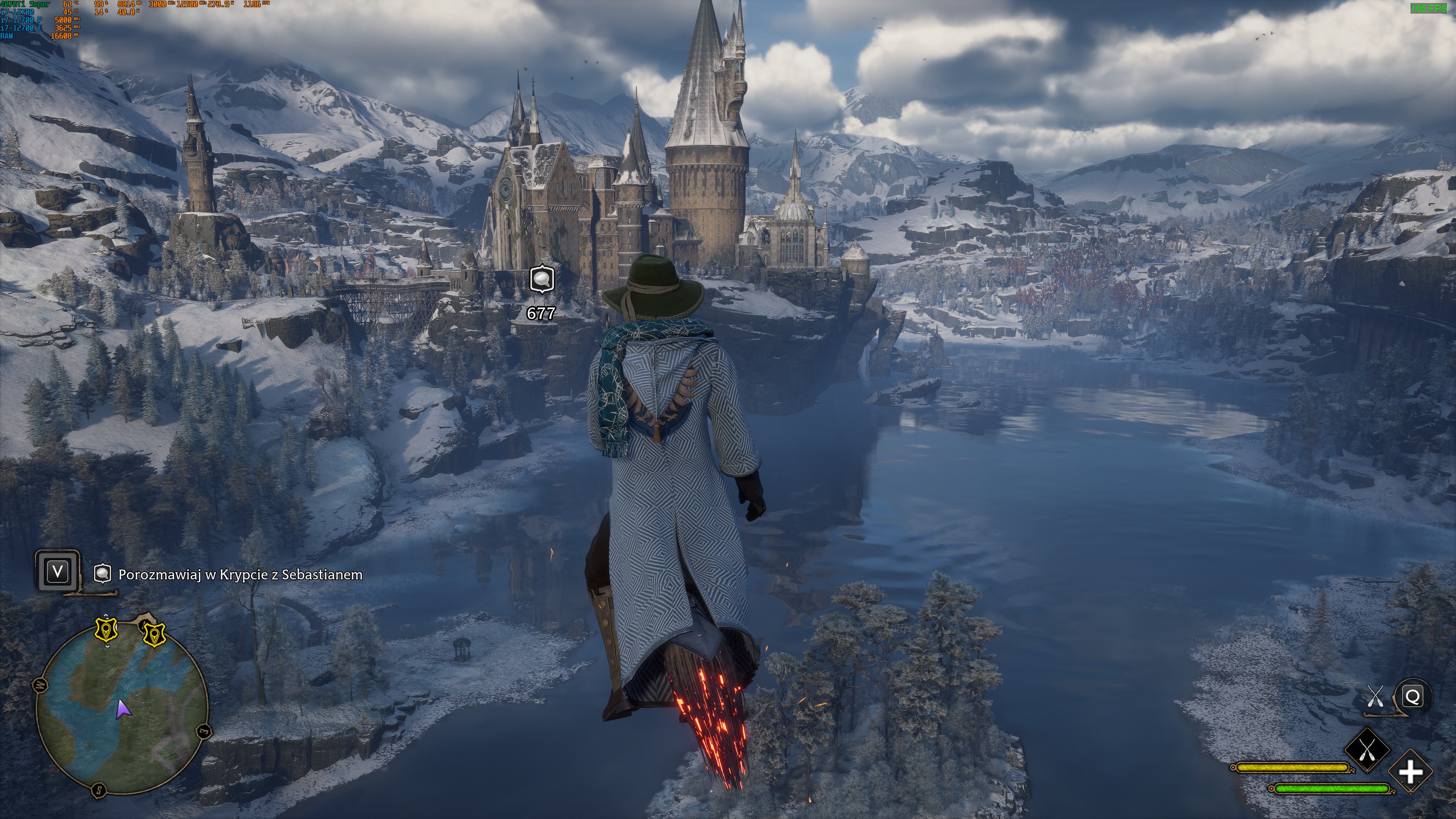Click the speech-bubble waypoint marker above 677
Viewport: 1456px width, 819px height.
[x=541, y=279]
